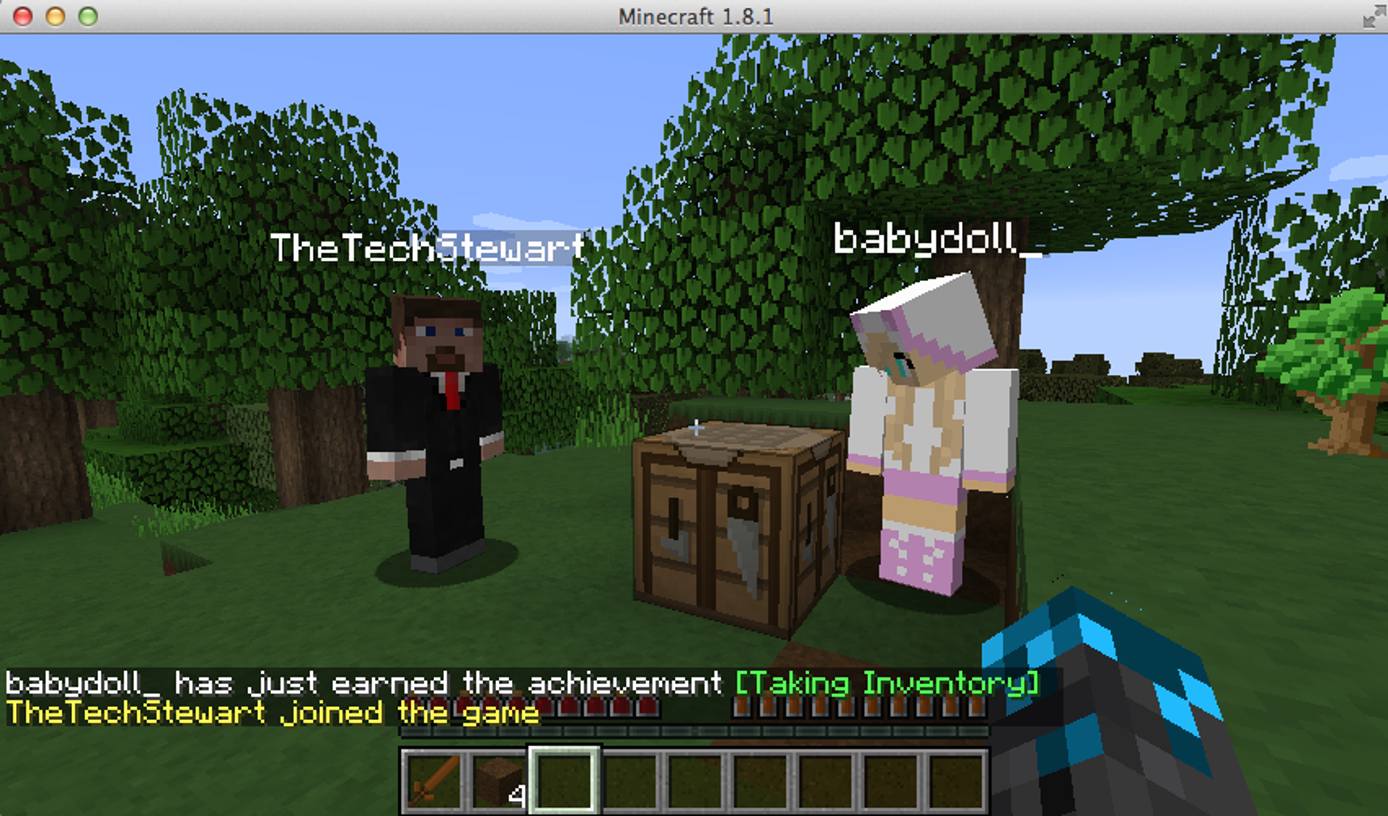Viewport: 1388px width, 816px height.
Task: Click the crosshair at screen center
Action: [x=694, y=428]
